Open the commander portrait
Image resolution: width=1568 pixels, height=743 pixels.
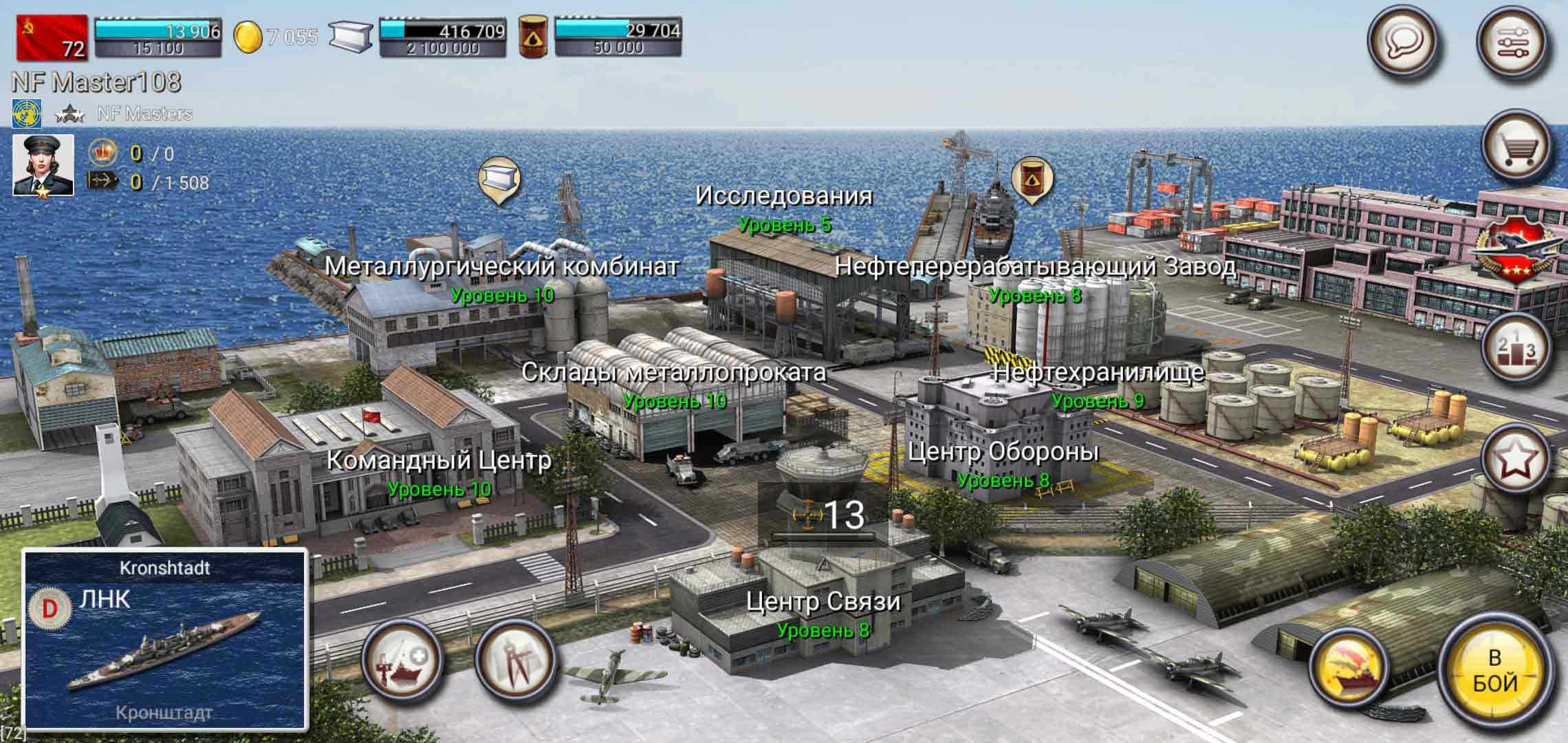point(43,165)
